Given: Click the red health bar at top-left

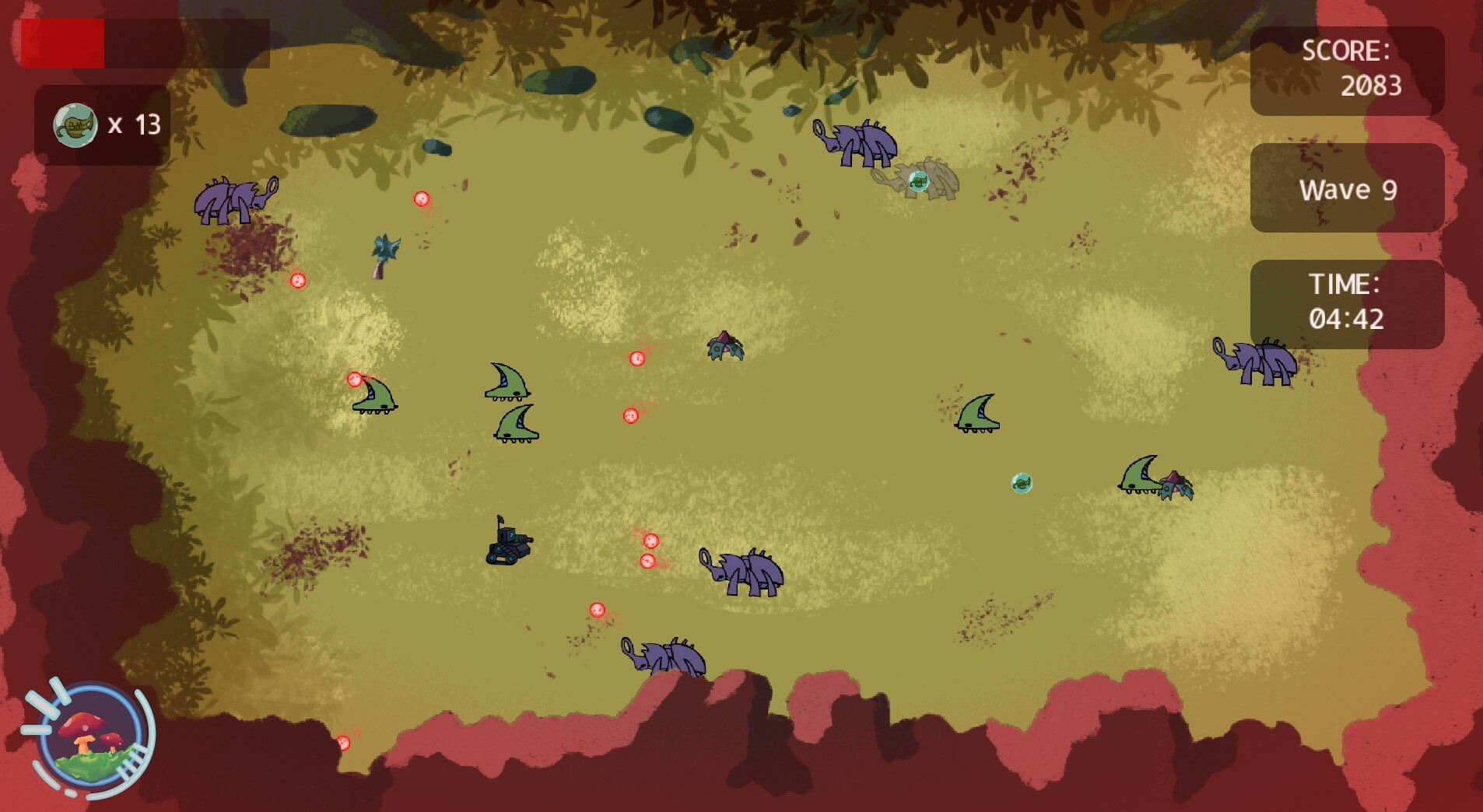Looking at the screenshot, I should [64, 45].
